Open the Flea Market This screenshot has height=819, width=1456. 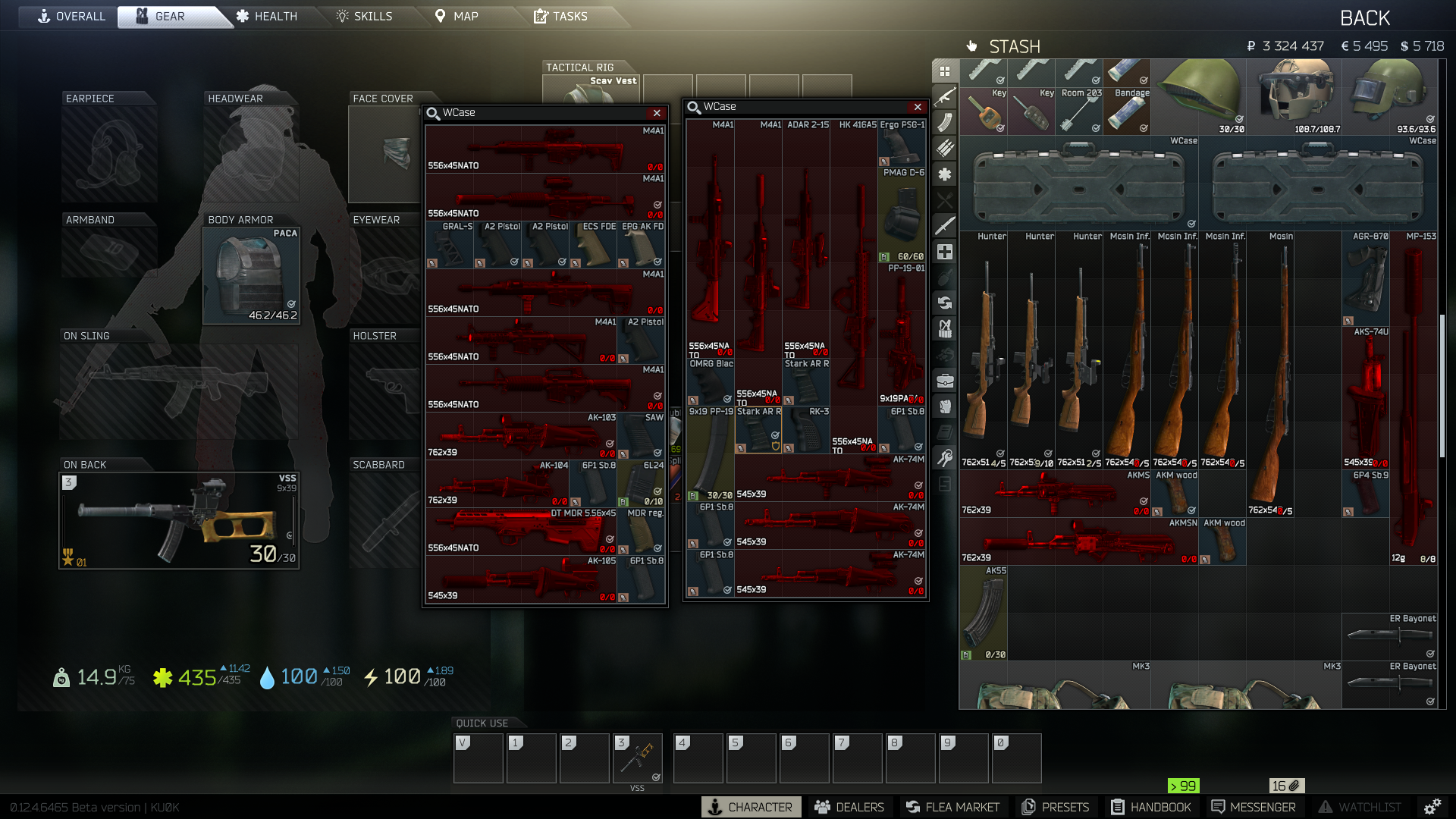(x=952, y=807)
